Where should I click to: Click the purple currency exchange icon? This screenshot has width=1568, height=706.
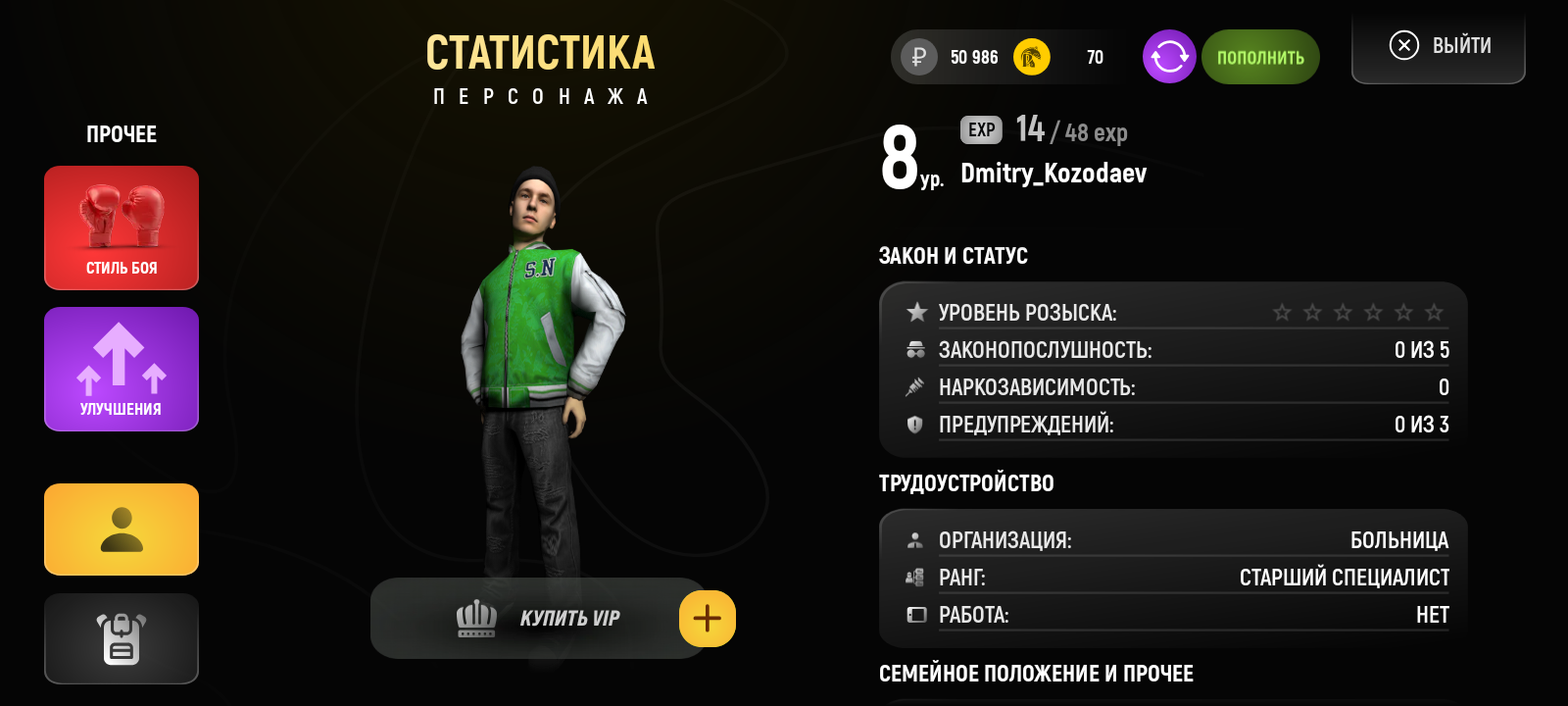[1168, 57]
